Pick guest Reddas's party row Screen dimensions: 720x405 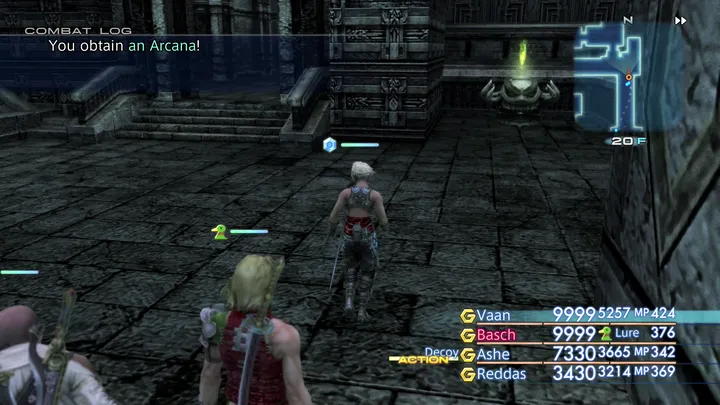point(500,373)
